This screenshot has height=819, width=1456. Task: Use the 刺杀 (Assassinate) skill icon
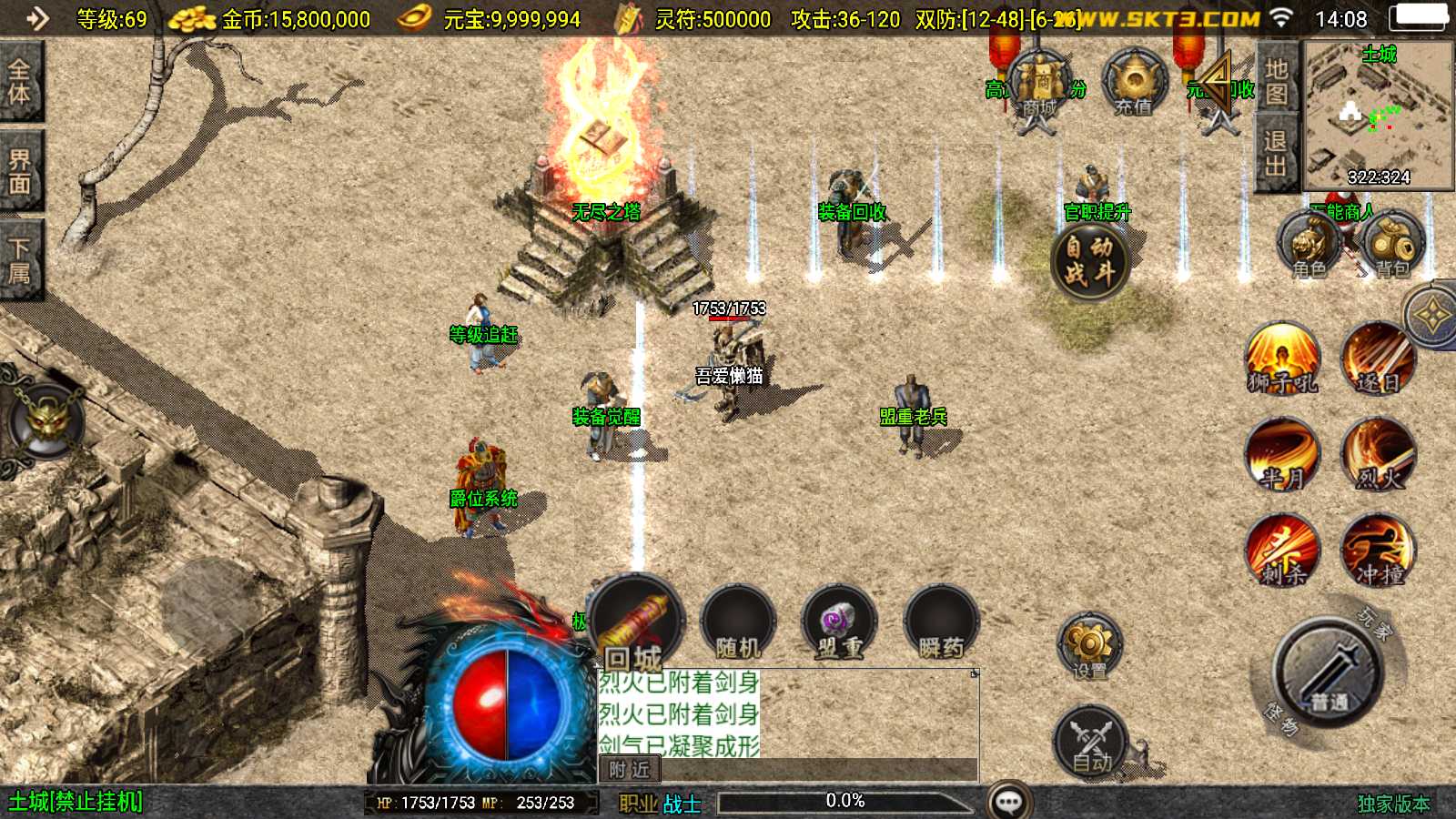tap(1282, 550)
